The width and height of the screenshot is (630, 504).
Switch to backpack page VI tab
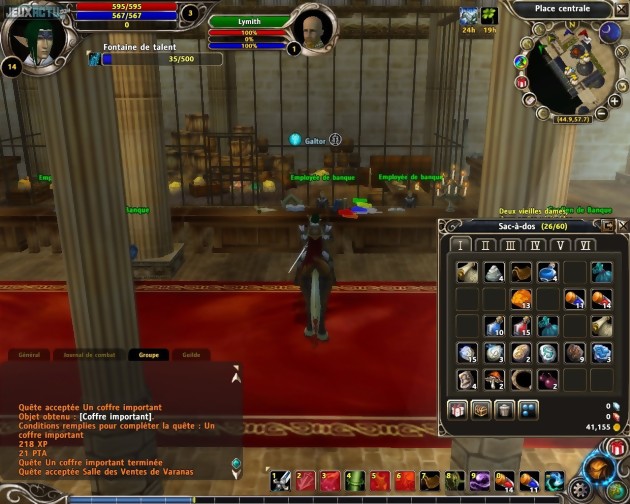click(x=585, y=246)
